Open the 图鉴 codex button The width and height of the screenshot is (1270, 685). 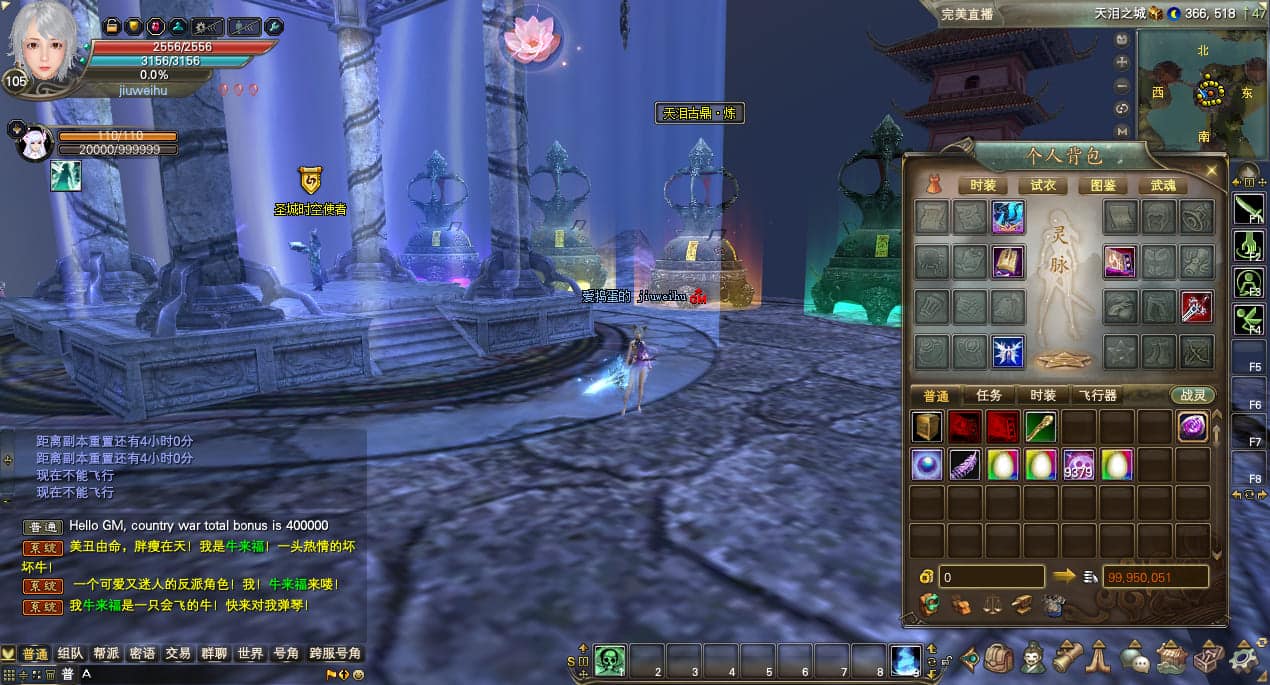[x=1103, y=186]
